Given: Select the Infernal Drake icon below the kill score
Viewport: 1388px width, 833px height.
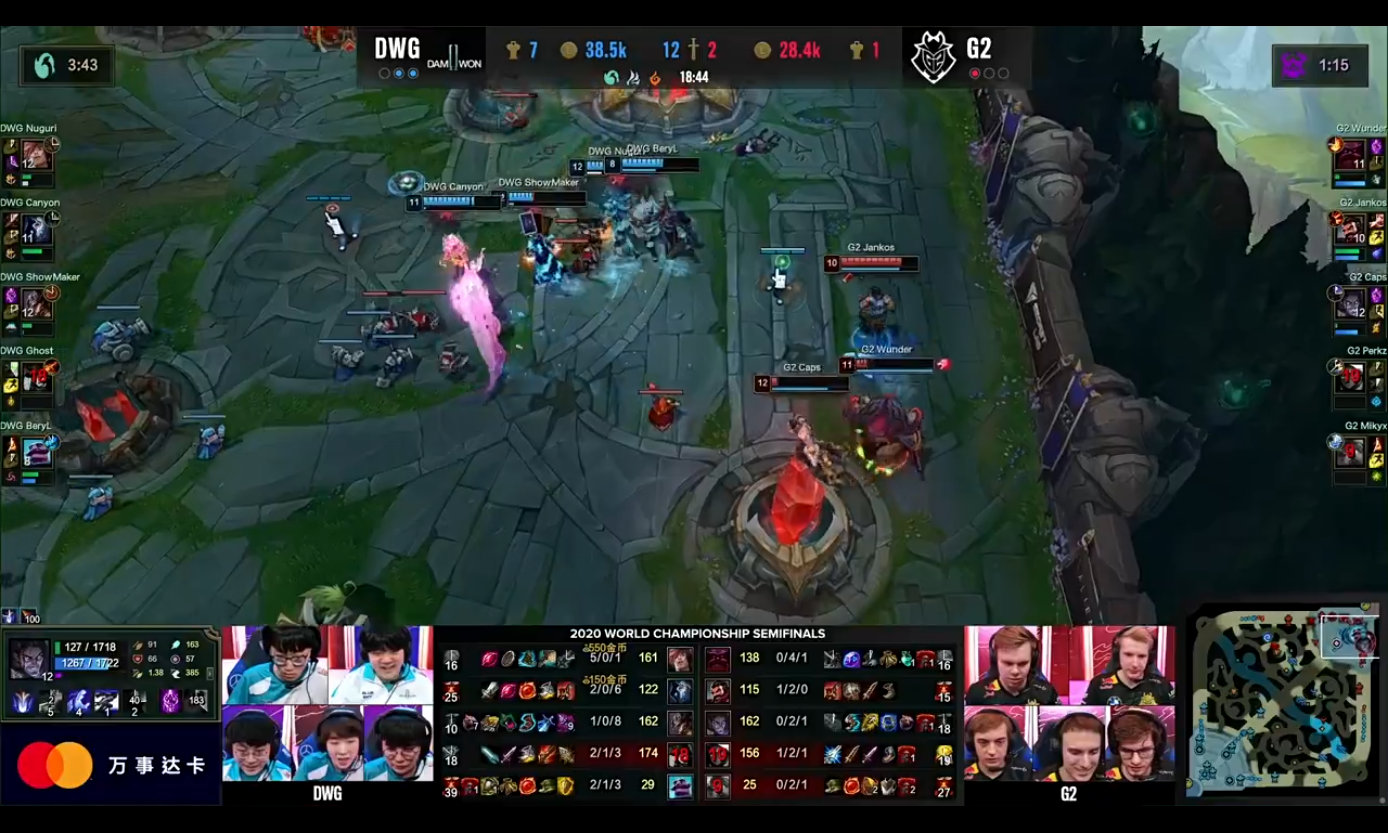Looking at the screenshot, I should point(655,76).
